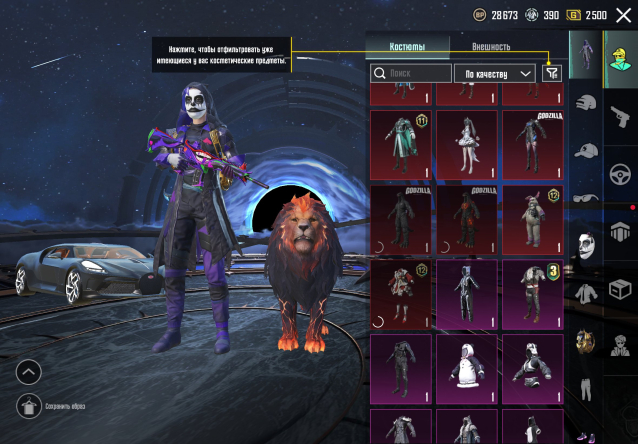Open the pants category
Screen dimensions: 638x444
pyautogui.click(x=587, y=392)
